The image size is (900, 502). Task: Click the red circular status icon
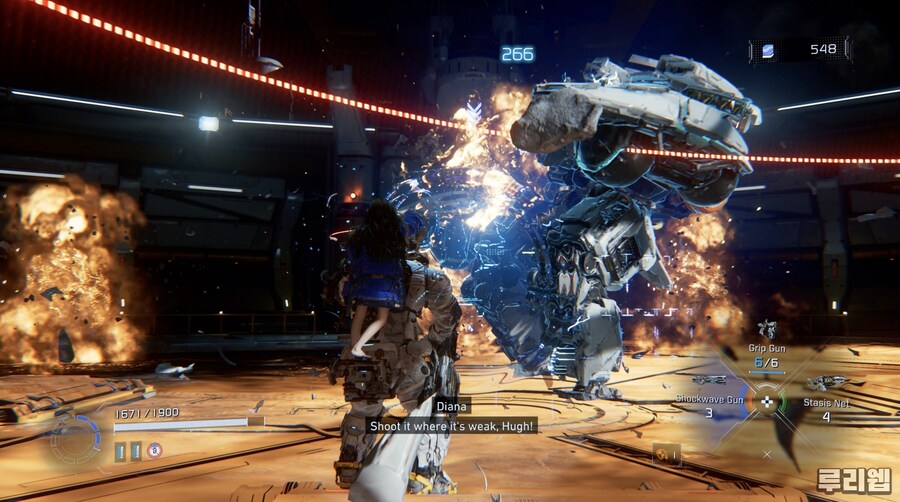pos(154,451)
